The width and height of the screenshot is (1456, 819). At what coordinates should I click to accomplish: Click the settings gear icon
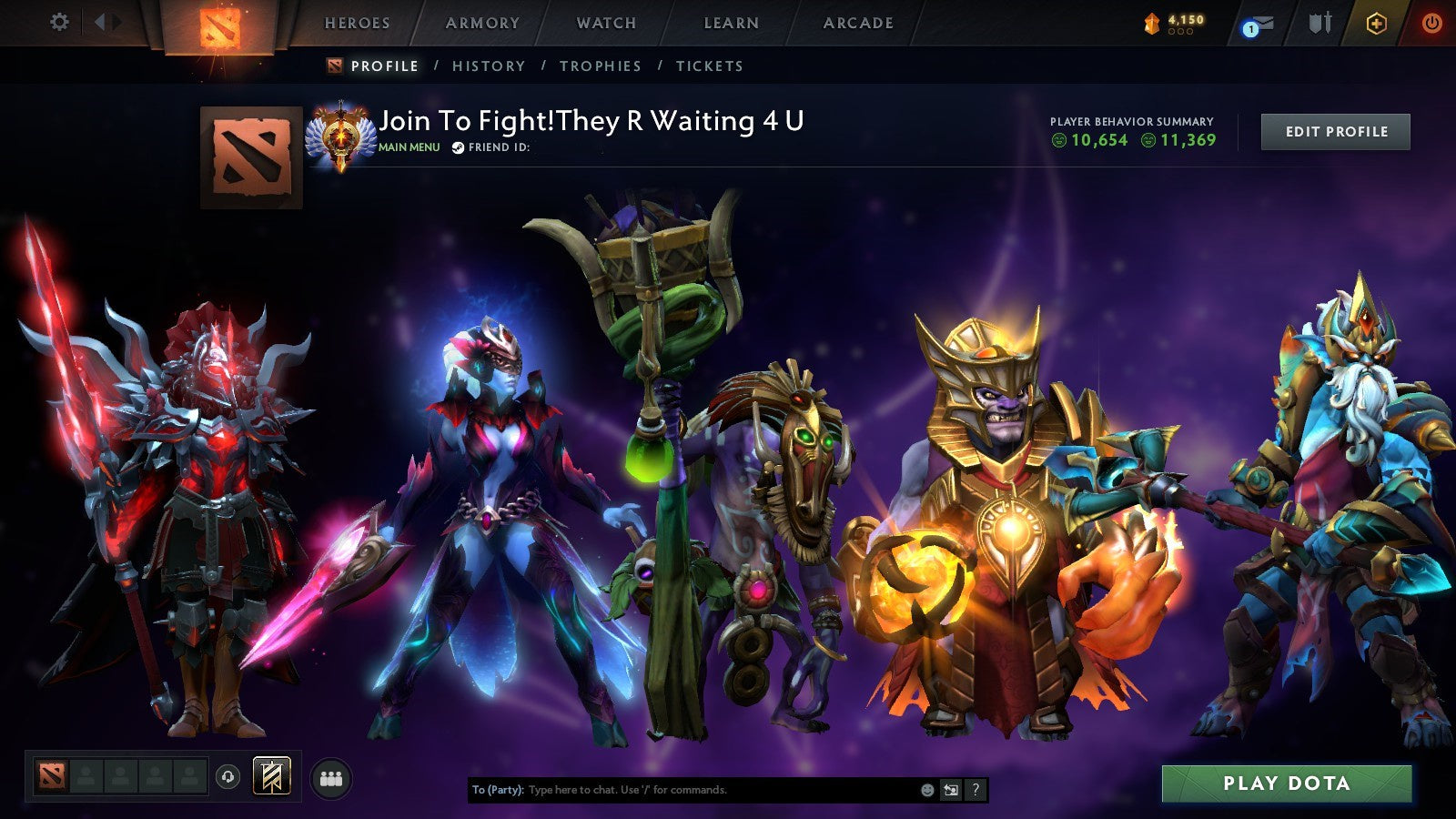pos(60,22)
